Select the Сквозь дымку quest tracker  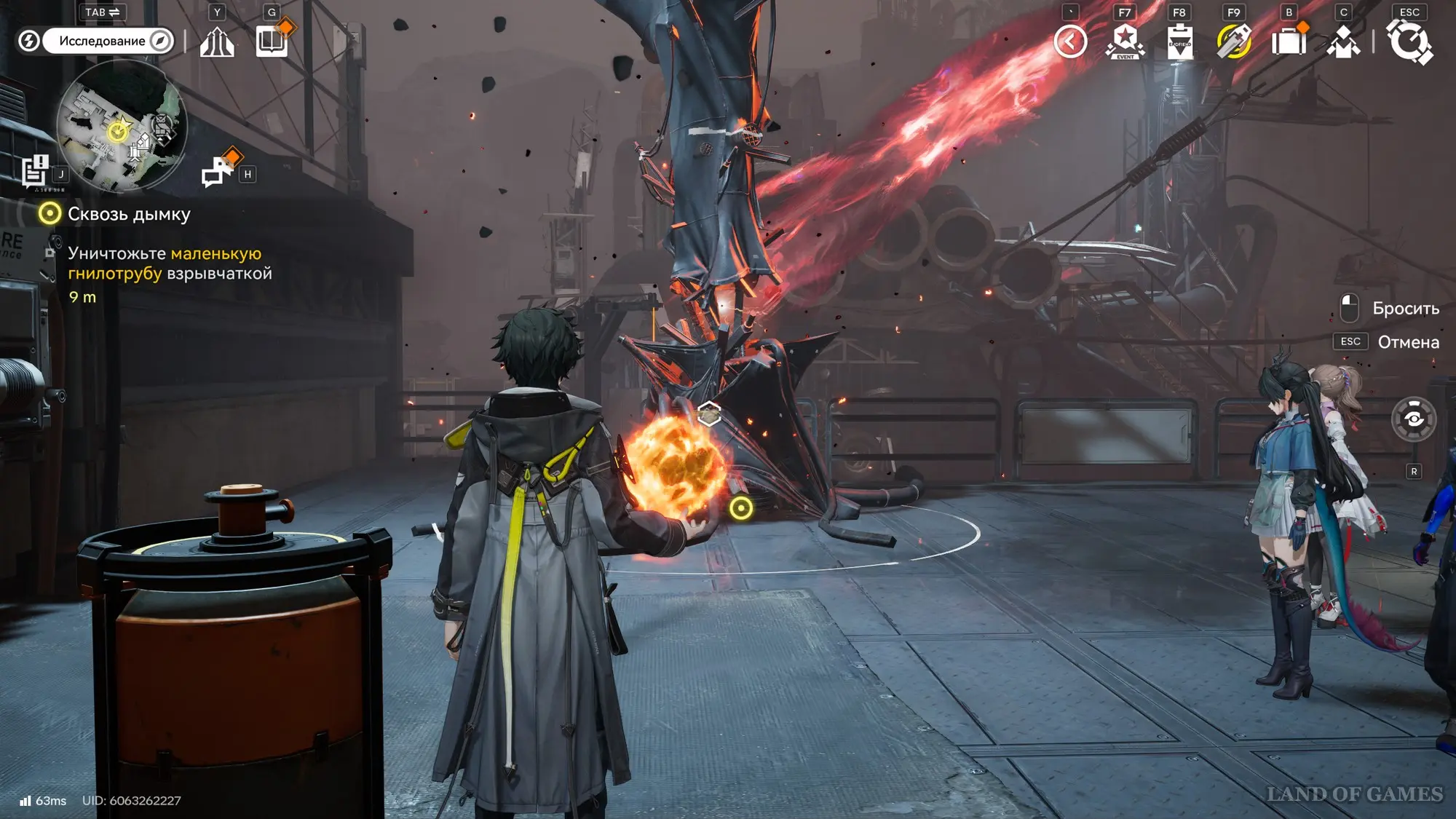[x=128, y=214]
